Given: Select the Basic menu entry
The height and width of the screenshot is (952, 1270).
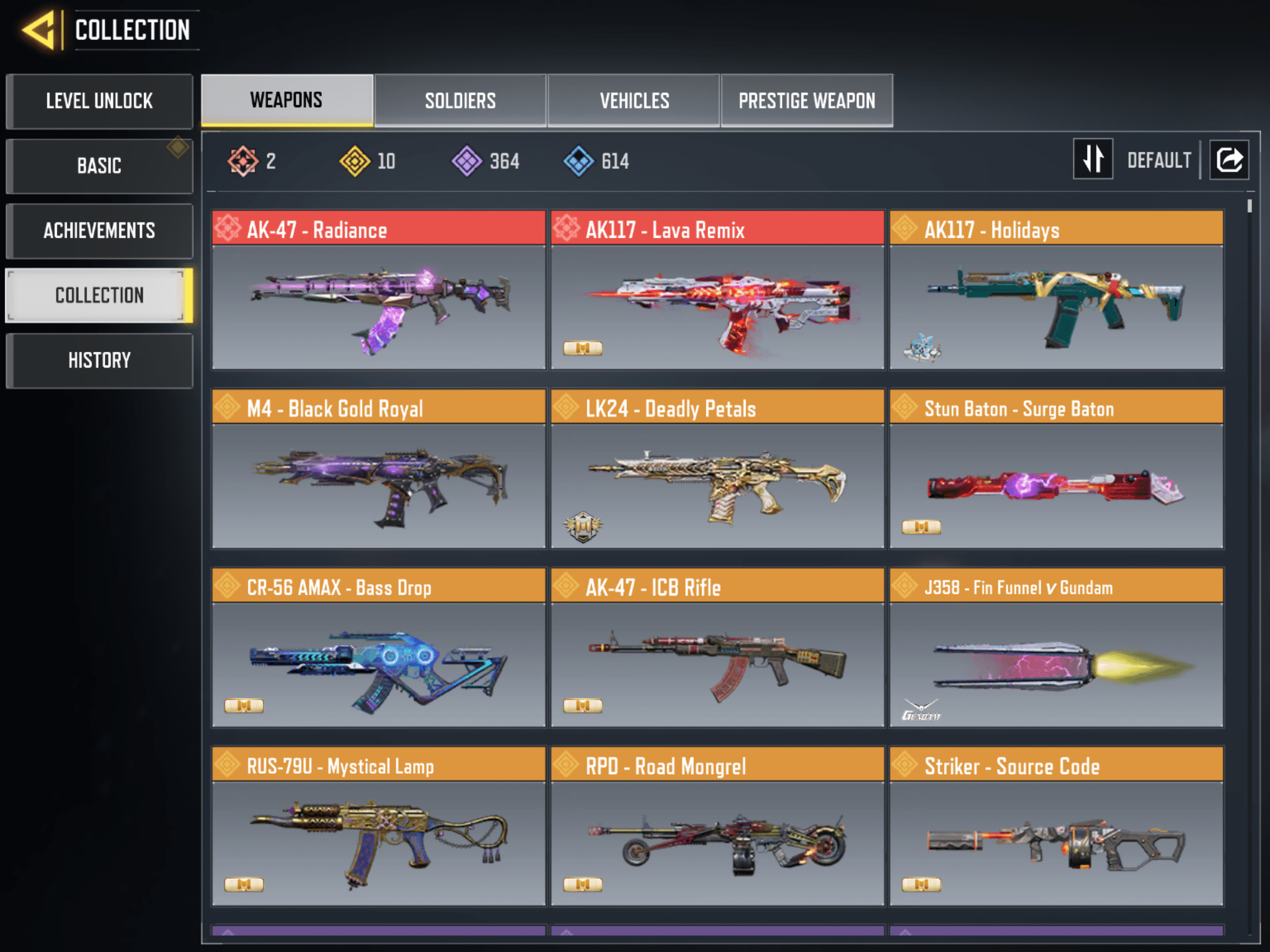Looking at the screenshot, I should (x=99, y=166).
